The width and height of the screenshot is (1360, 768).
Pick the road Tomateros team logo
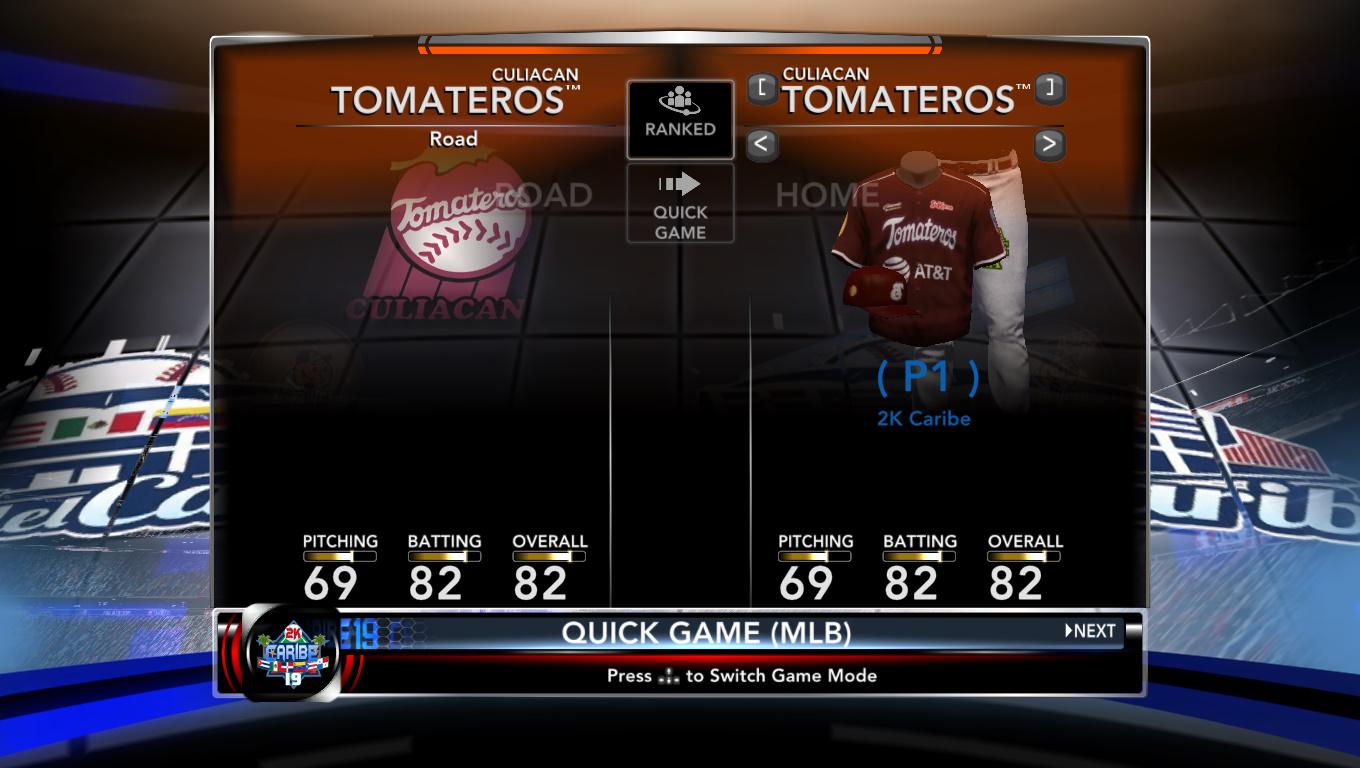click(455, 240)
